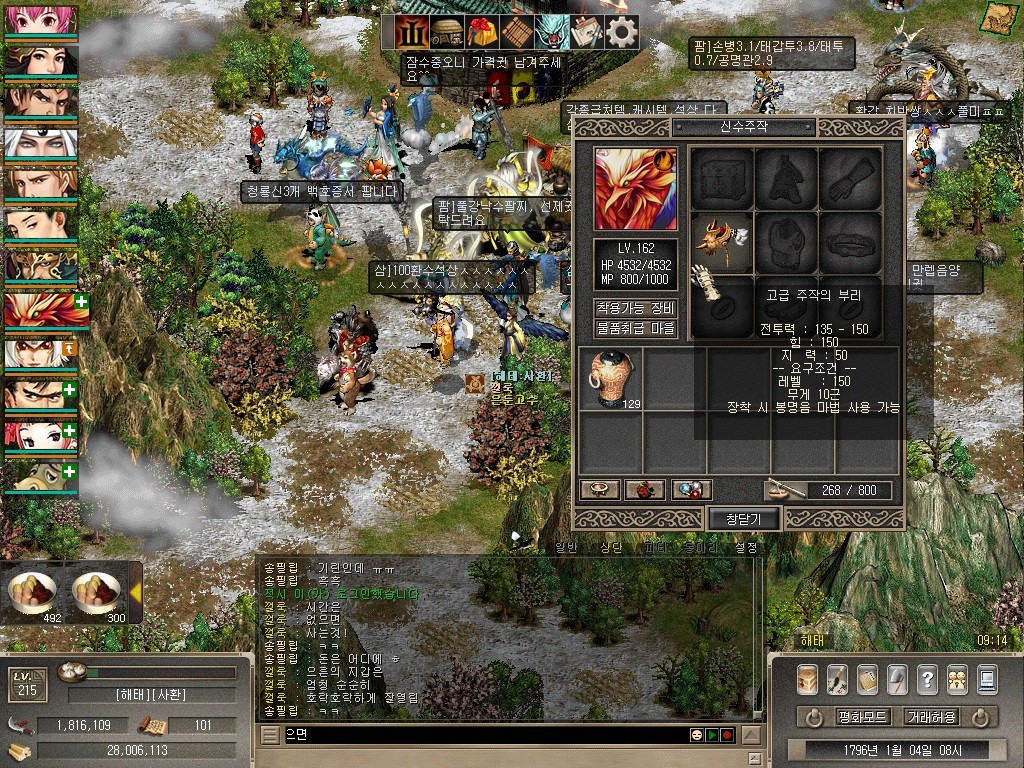Click the teal dragon icon in top toolbar

point(551,32)
